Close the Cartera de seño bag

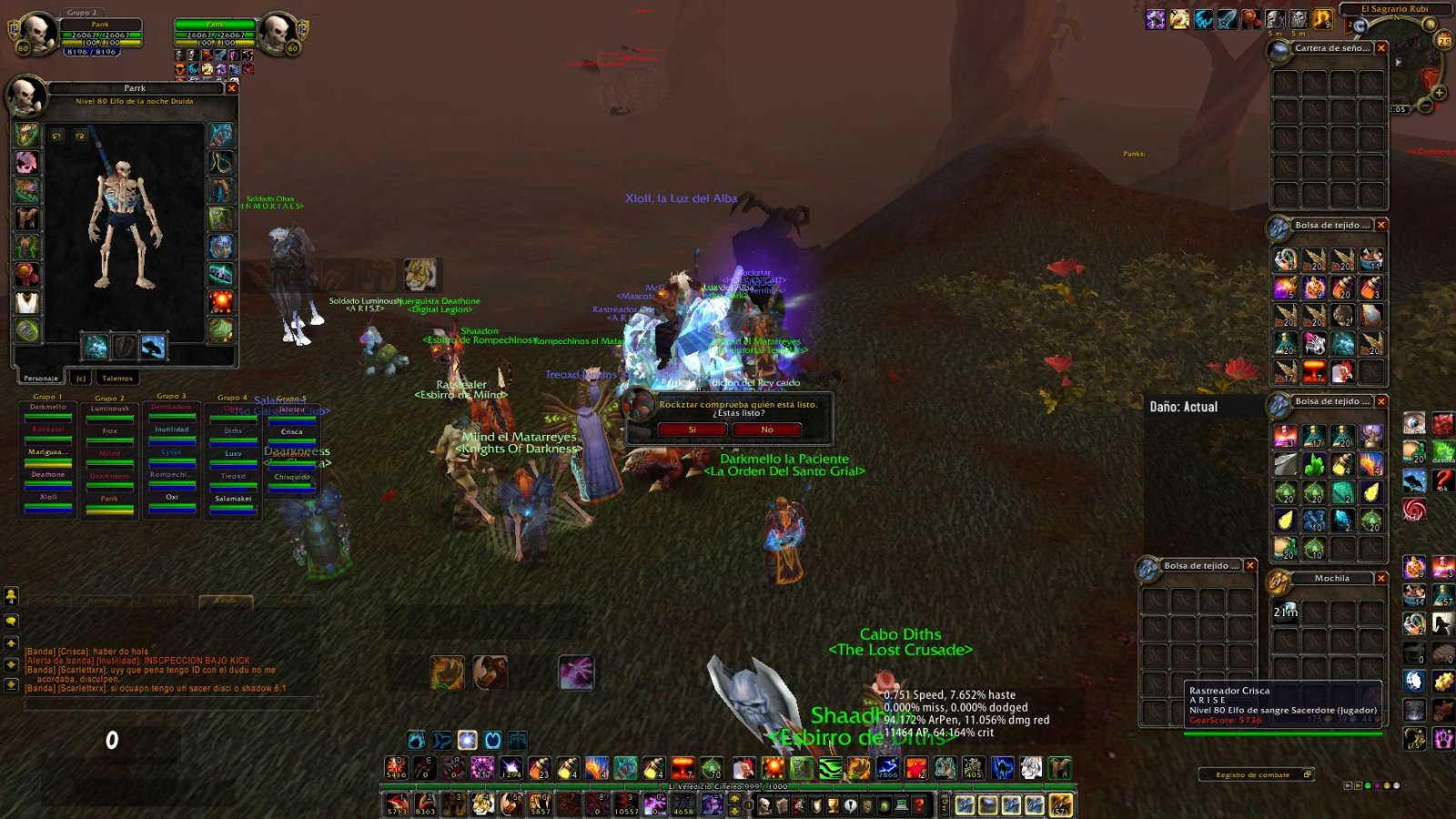pos(1381,48)
